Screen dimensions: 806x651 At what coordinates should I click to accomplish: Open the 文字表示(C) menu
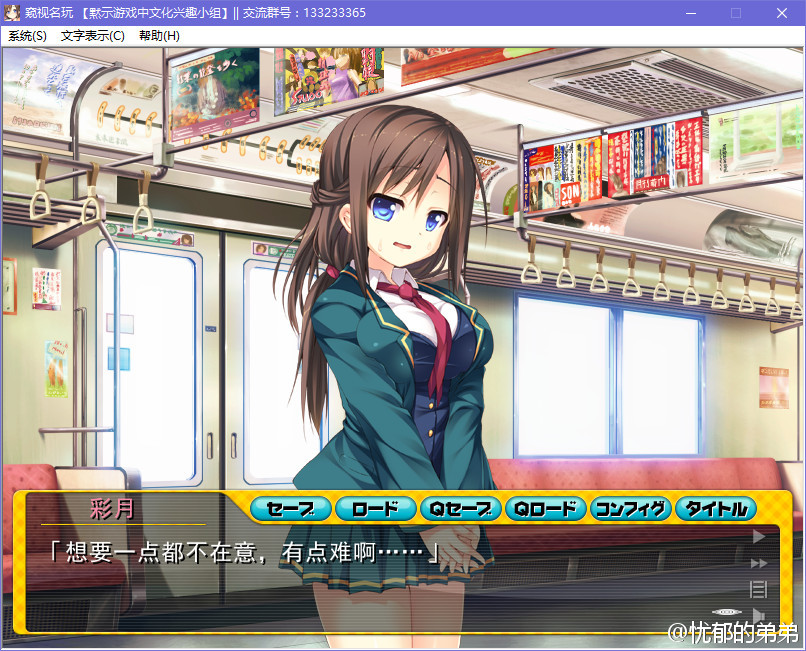coord(93,36)
